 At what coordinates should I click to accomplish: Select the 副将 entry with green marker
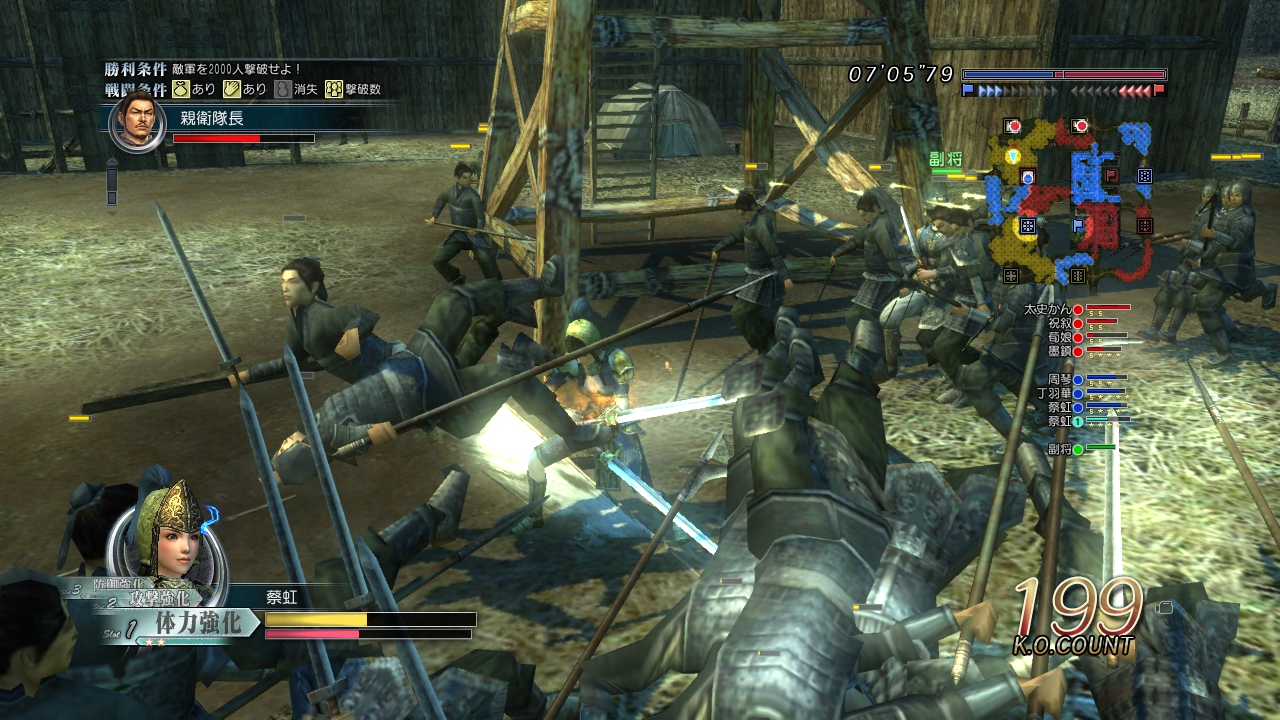pos(1060,449)
